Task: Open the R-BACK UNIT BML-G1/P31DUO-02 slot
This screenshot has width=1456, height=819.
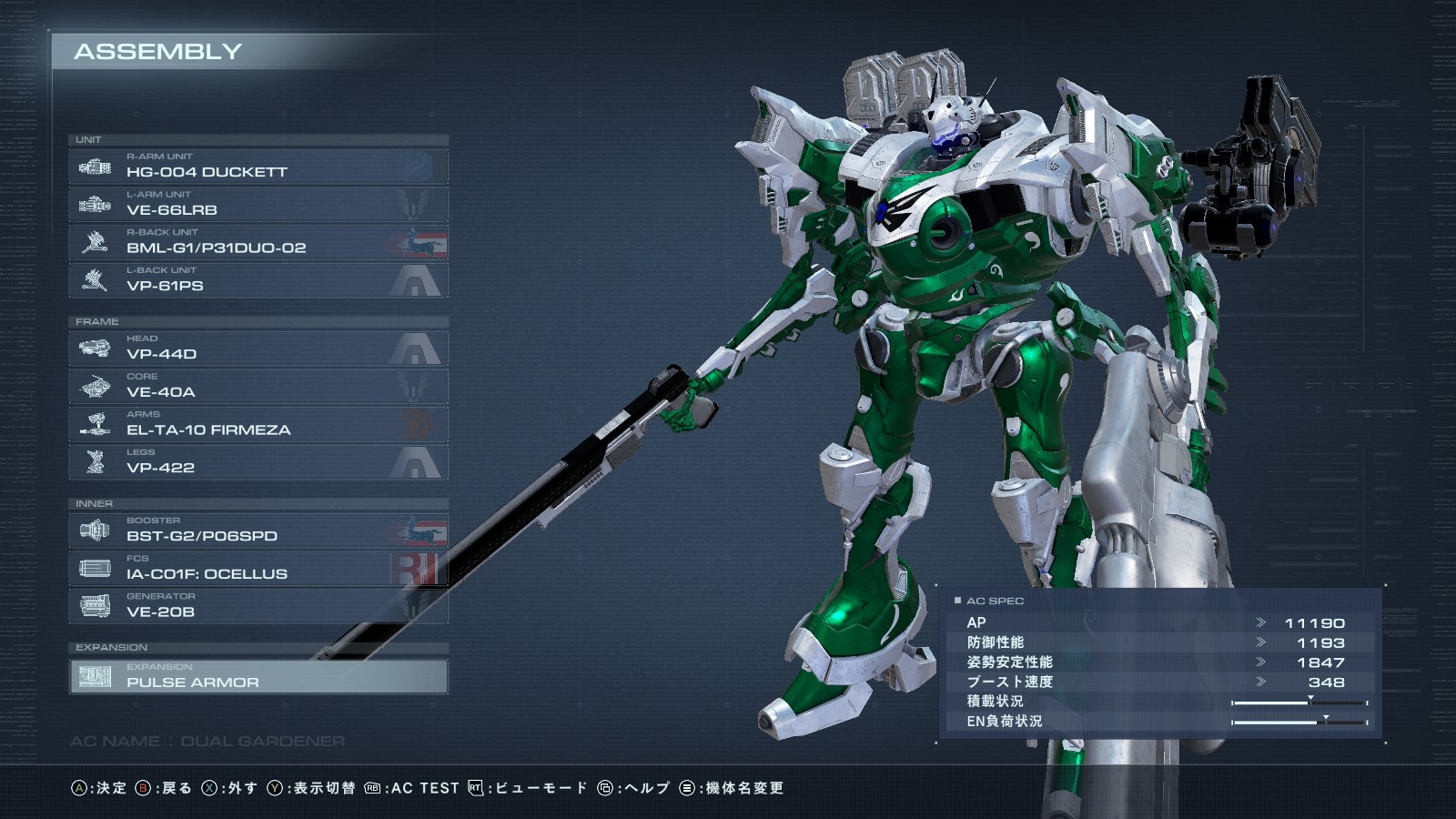Action: tap(258, 243)
